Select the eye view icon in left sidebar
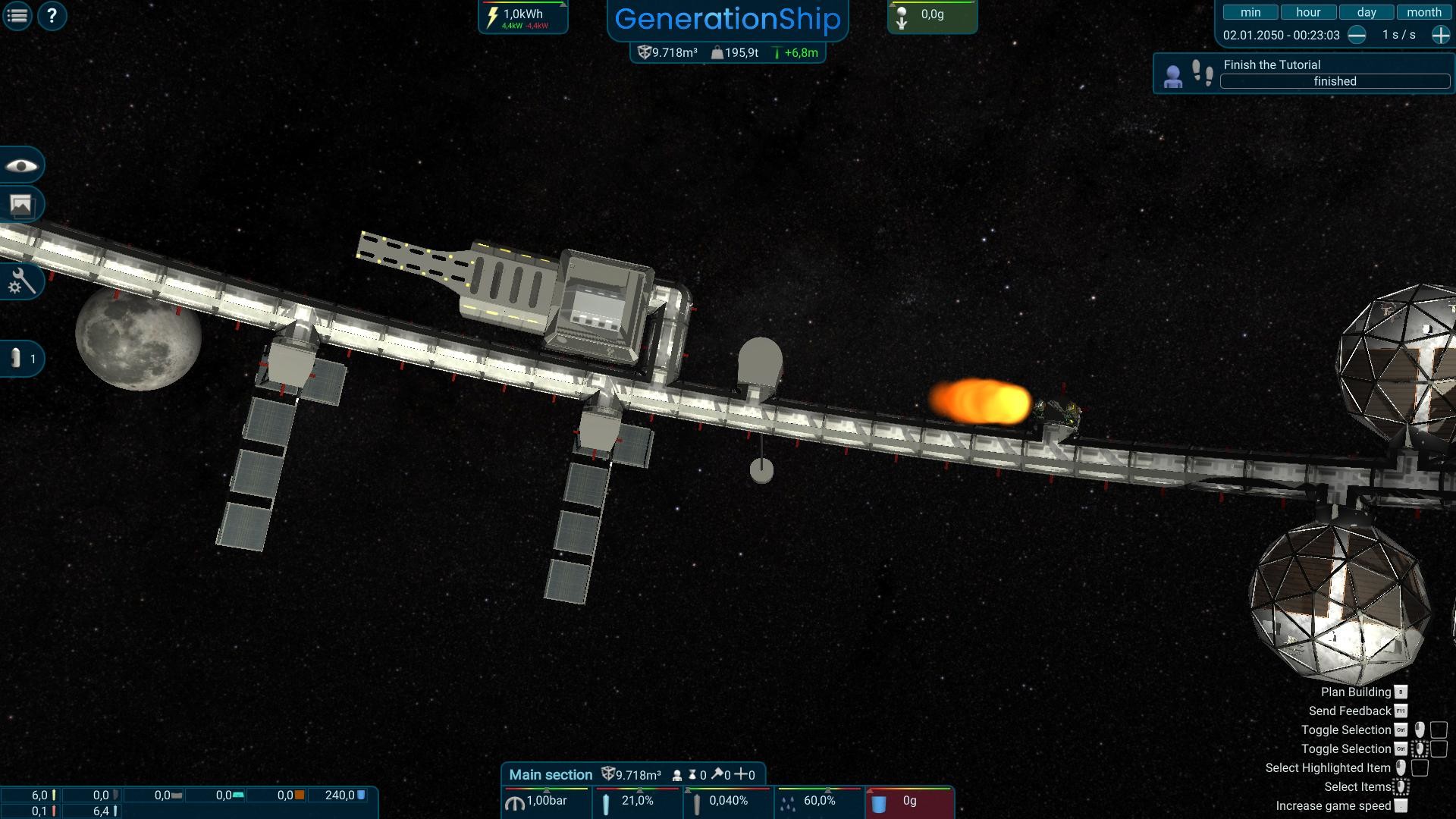 pyautogui.click(x=22, y=165)
